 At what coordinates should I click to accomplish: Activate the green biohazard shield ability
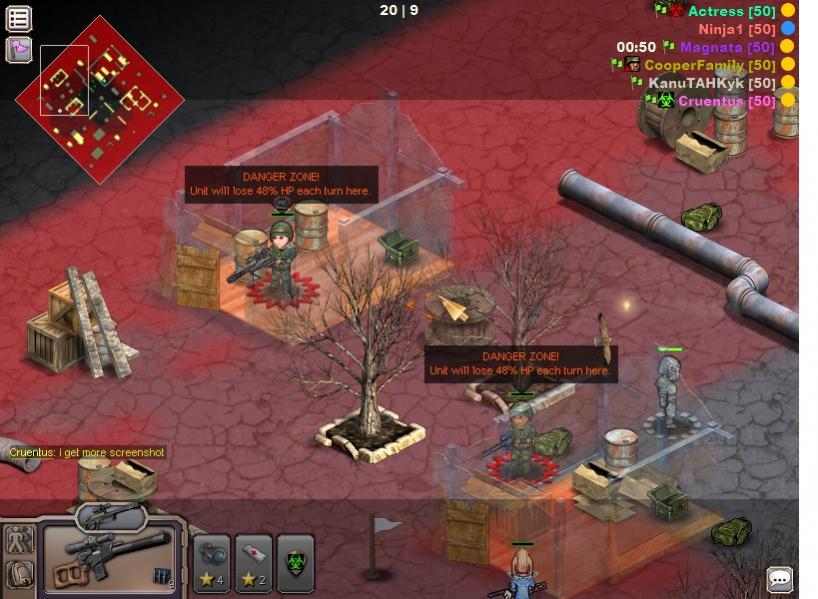point(296,563)
